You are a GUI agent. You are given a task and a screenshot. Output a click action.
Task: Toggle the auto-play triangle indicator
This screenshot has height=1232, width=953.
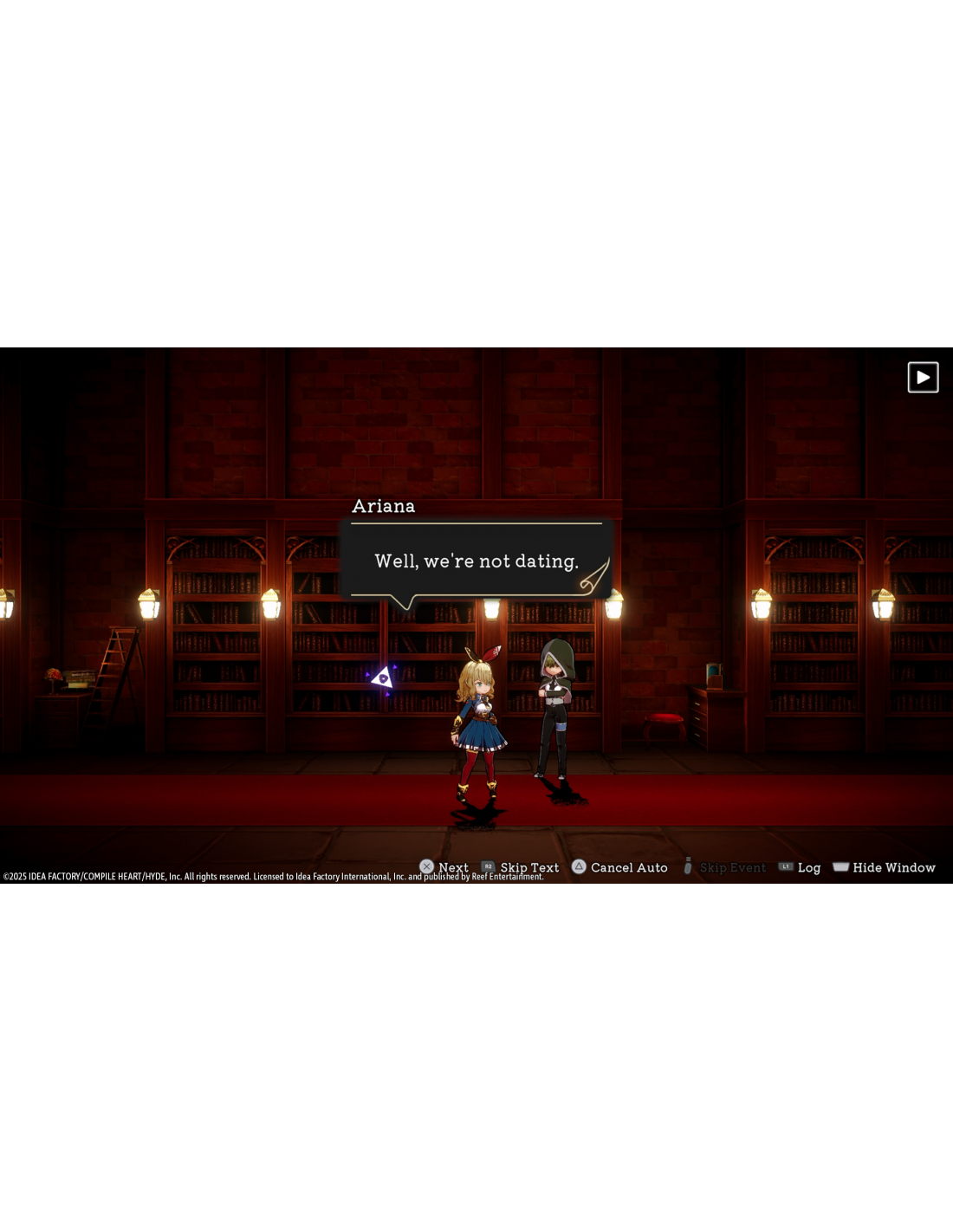tap(923, 378)
